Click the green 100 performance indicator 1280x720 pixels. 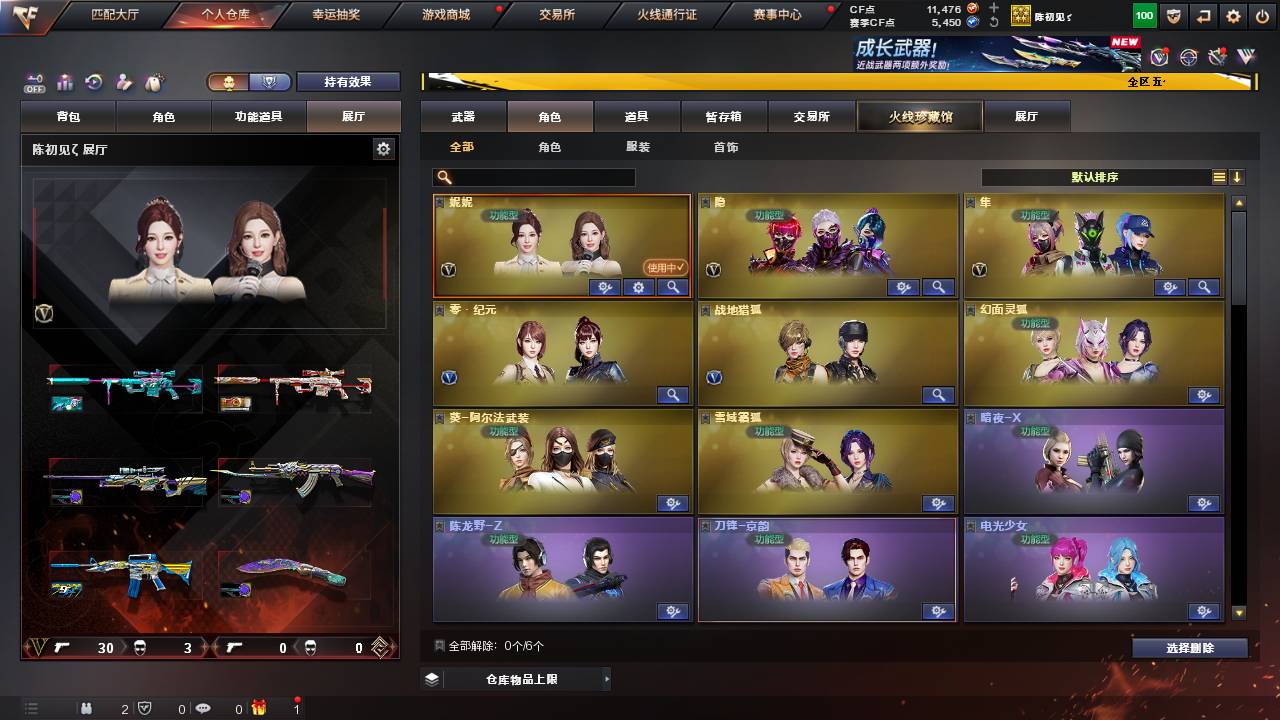1143,16
